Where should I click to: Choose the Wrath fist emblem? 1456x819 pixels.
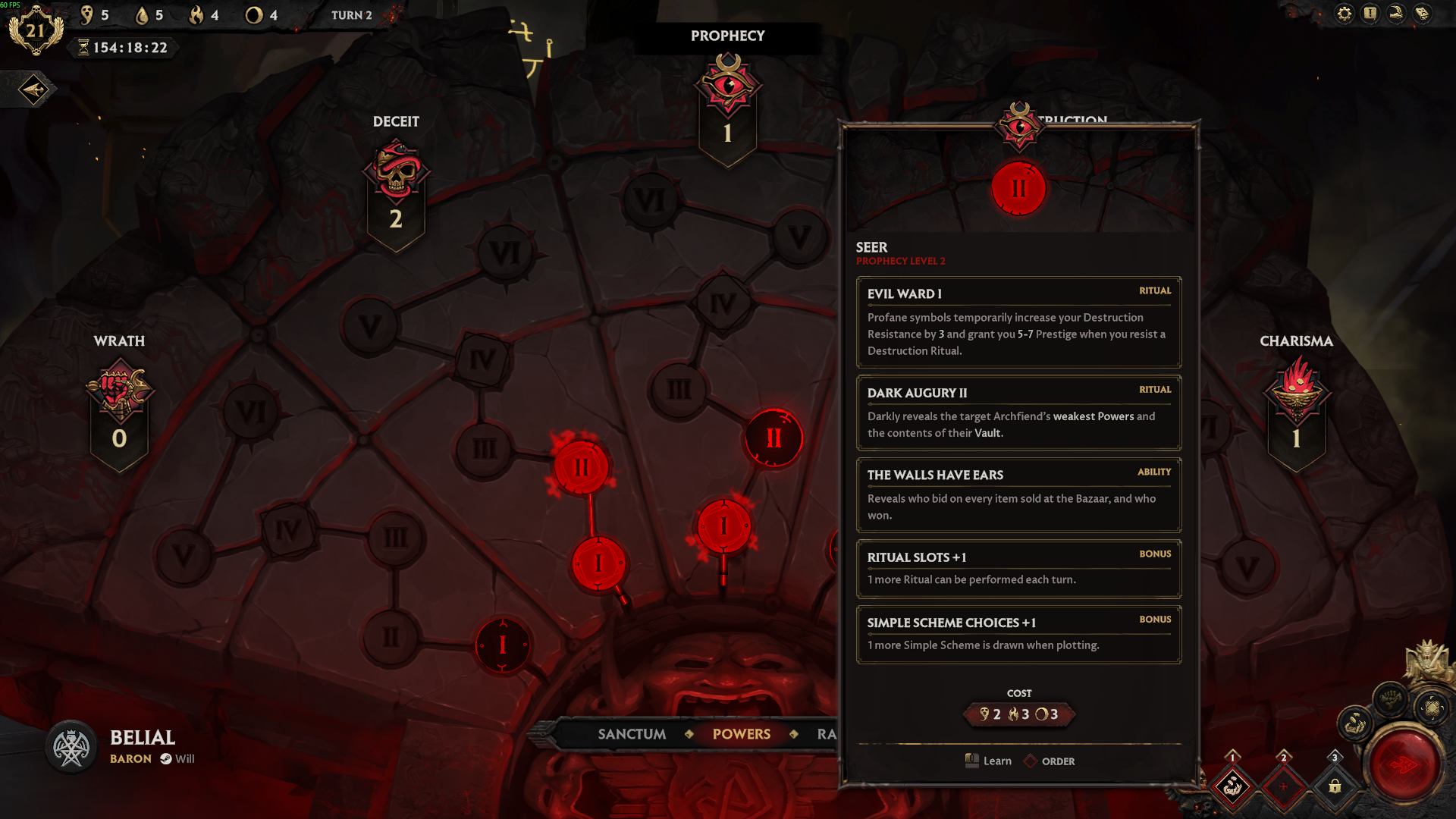click(x=119, y=391)
